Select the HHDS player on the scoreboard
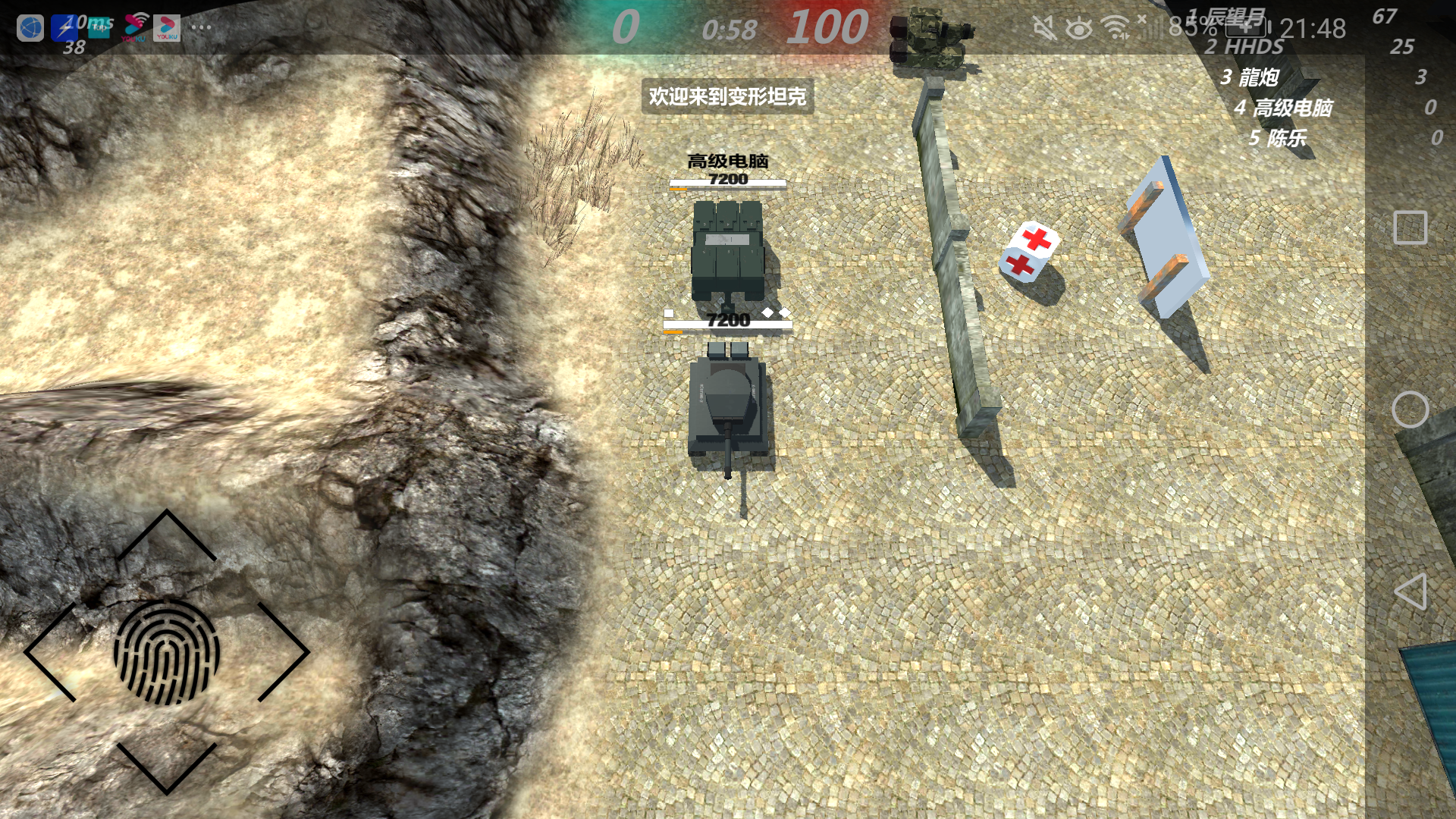 tap(1246, 47)
